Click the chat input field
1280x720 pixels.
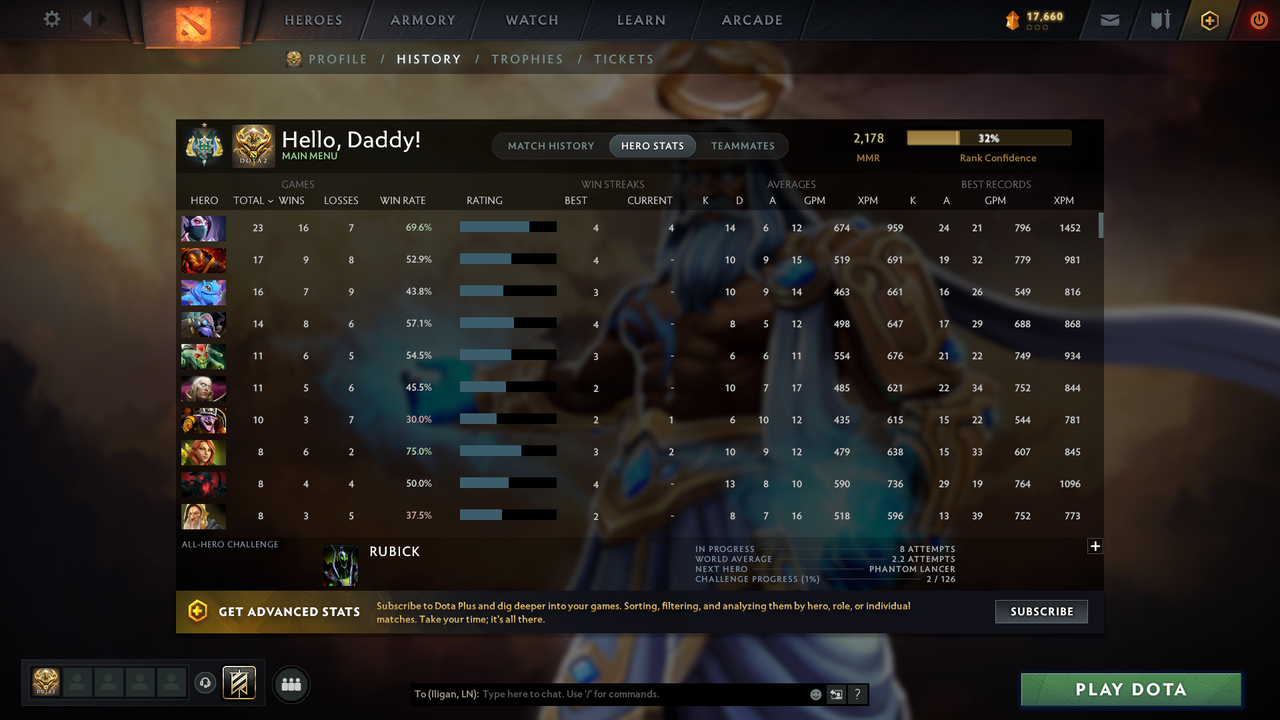pos(620,694)
